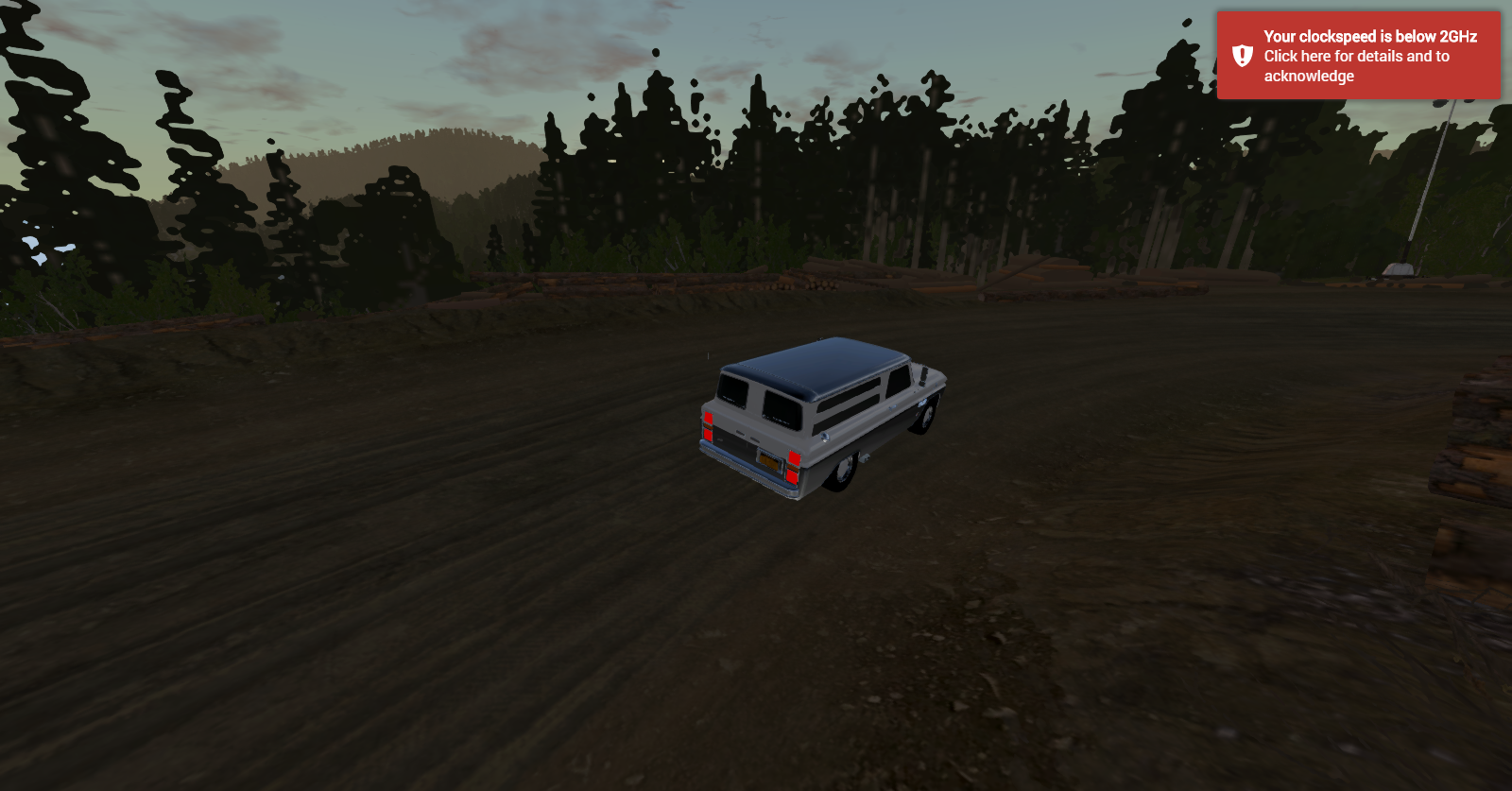
Task: Click the exhaust pipe under the truck
Action: pyautogui.click(x=866, y=457)
